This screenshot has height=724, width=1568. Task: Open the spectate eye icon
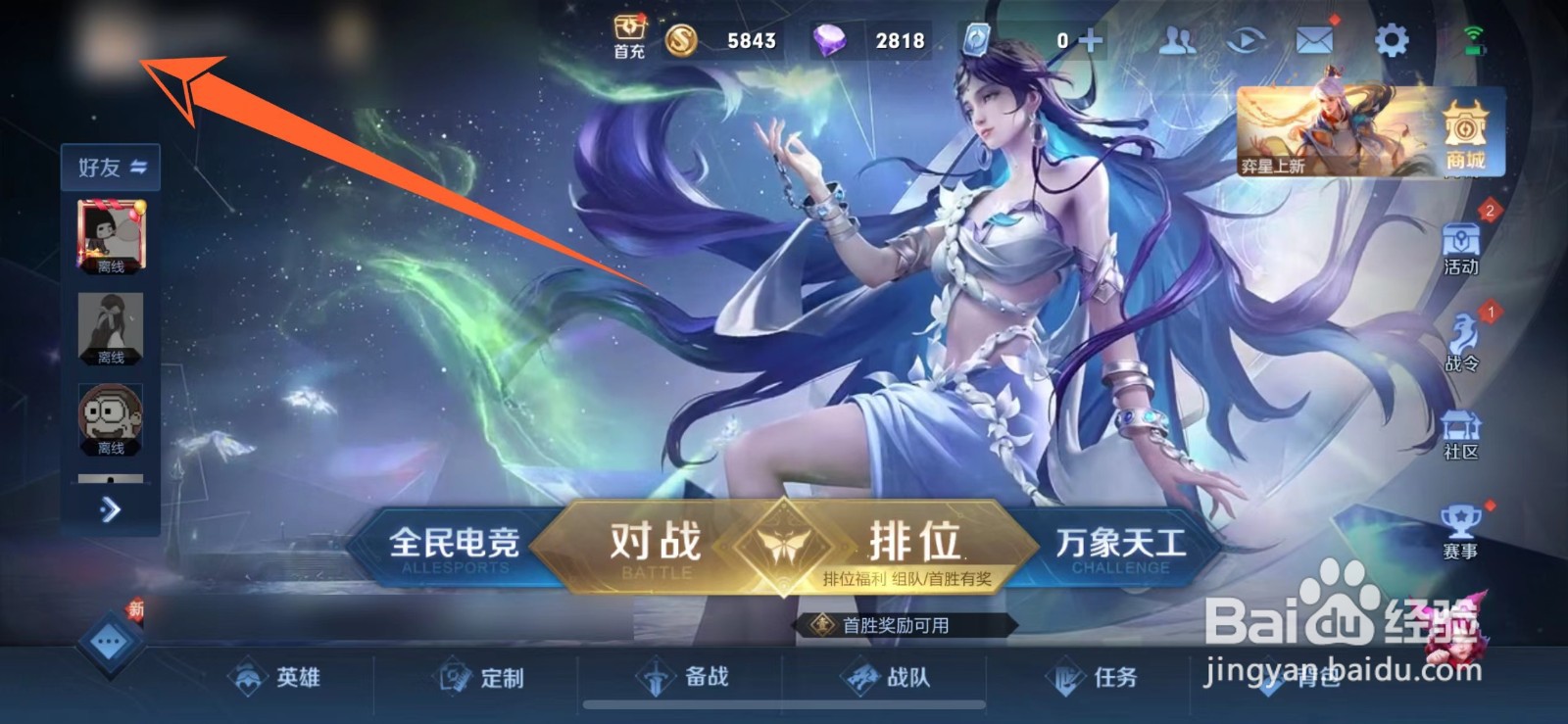(x=1249, y=39)
